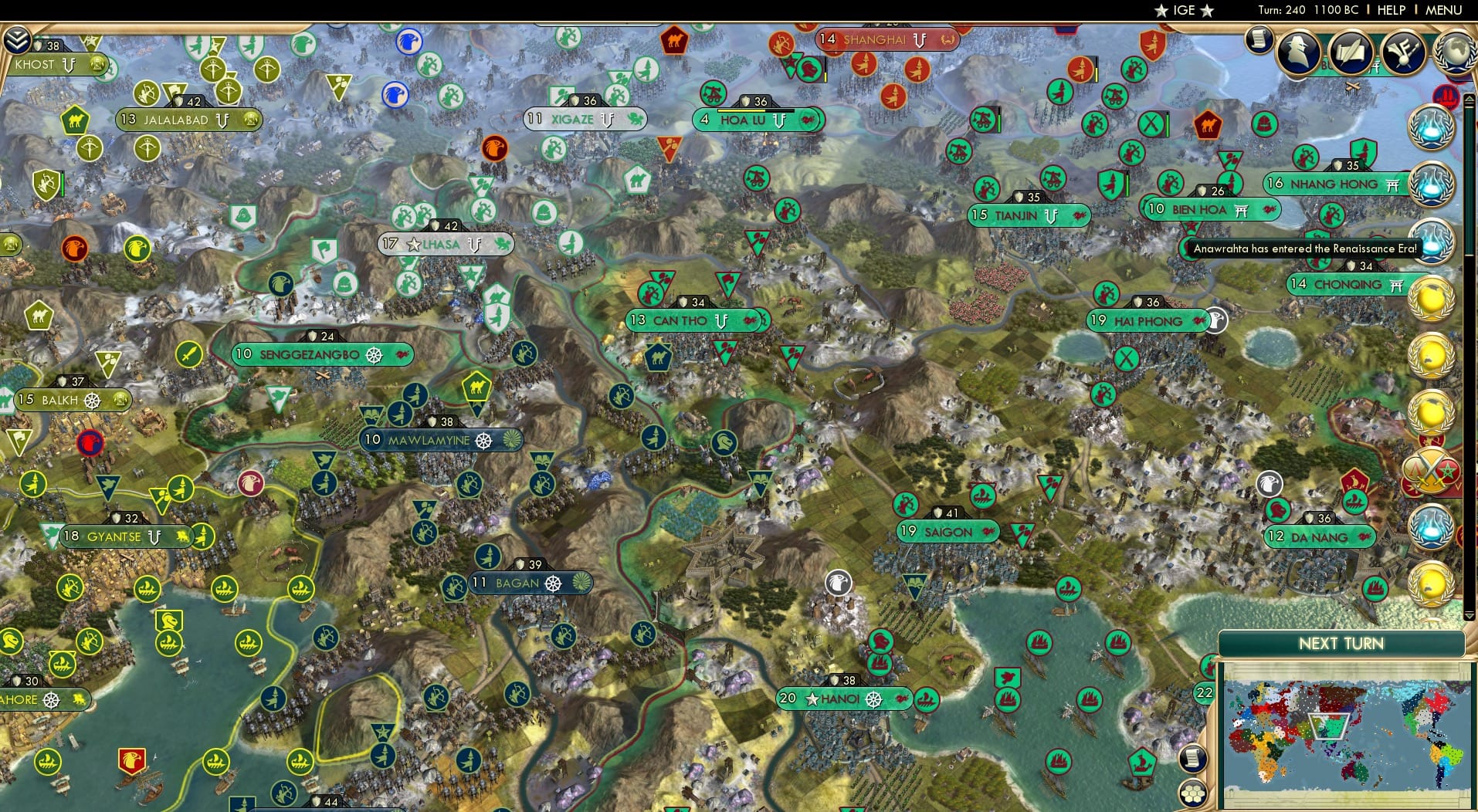Open HELP from the top bar

pyautogui.click(x=1391, y=10)
